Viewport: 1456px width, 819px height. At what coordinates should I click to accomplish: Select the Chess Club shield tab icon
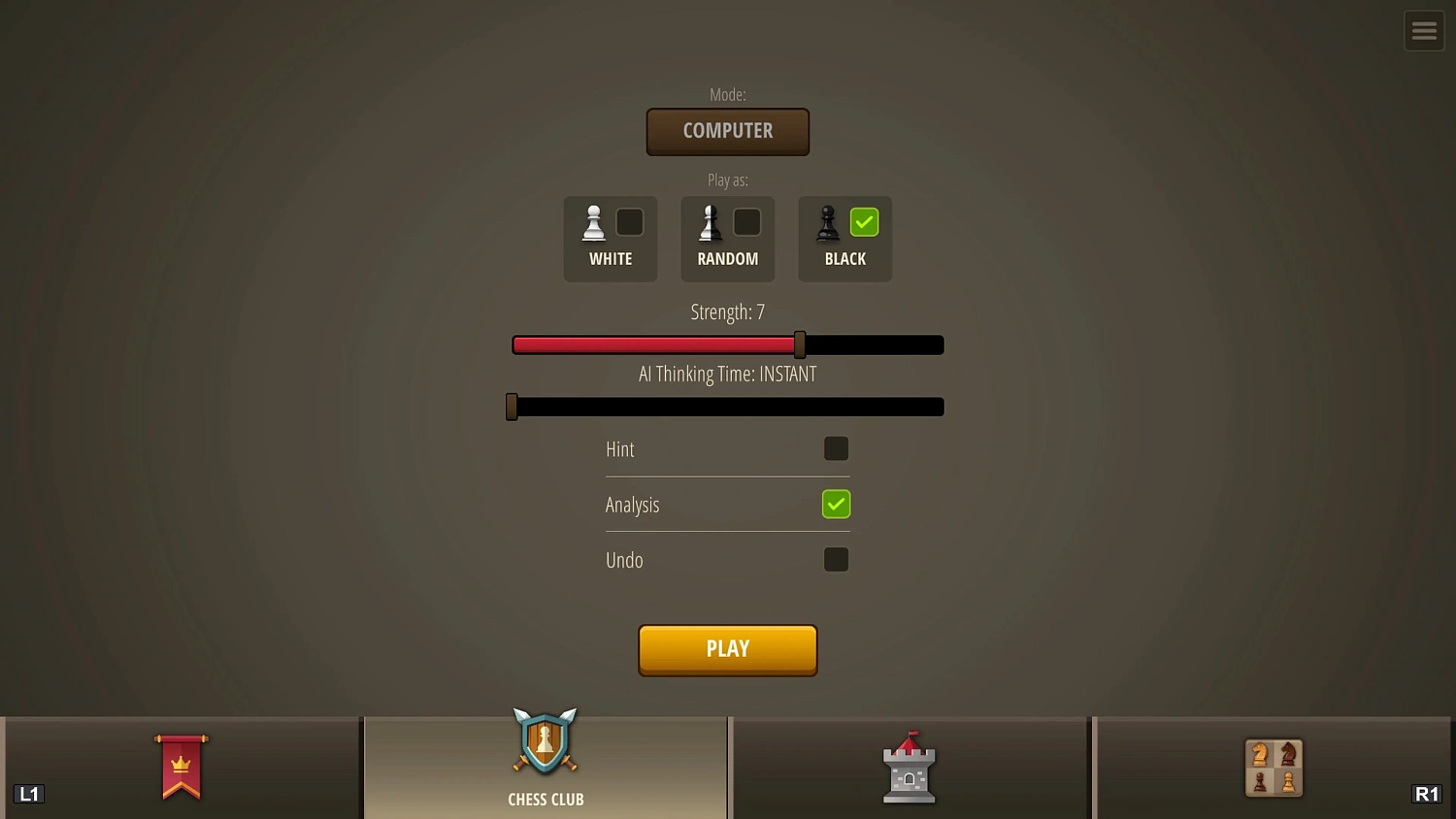[545, 744]
